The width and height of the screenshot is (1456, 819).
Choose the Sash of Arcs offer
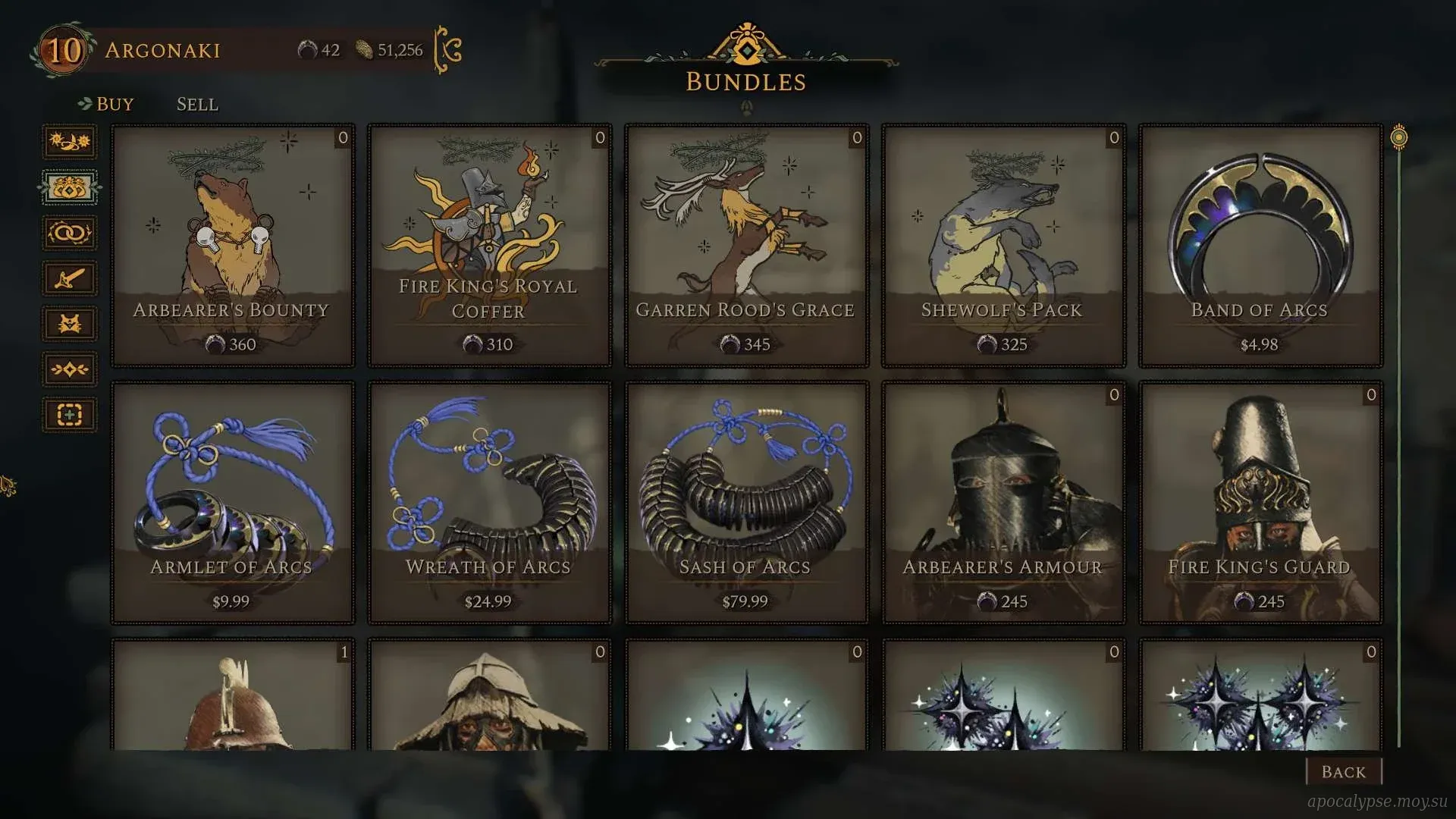coord(746,503)
